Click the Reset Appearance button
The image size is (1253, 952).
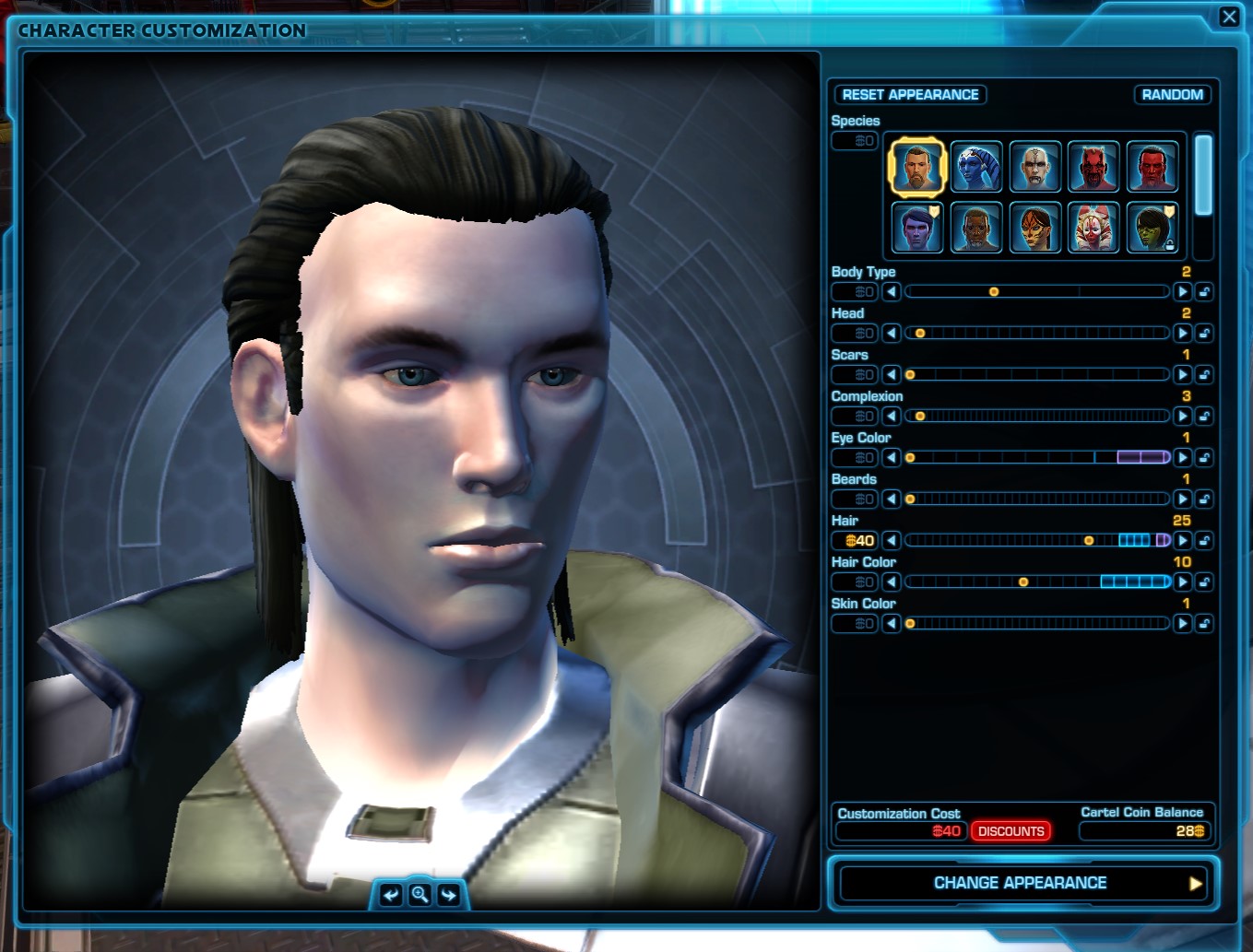pyautogui.click(x=910, y=95)
